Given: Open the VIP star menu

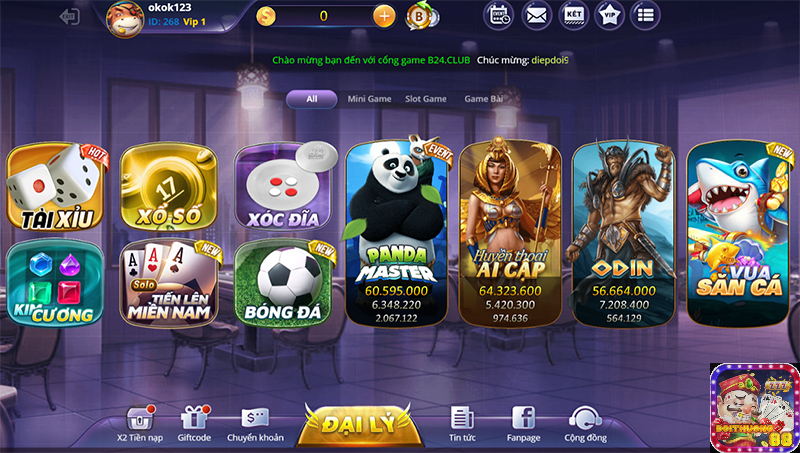Looking at the screenshot, I should (x=609, y=15).
